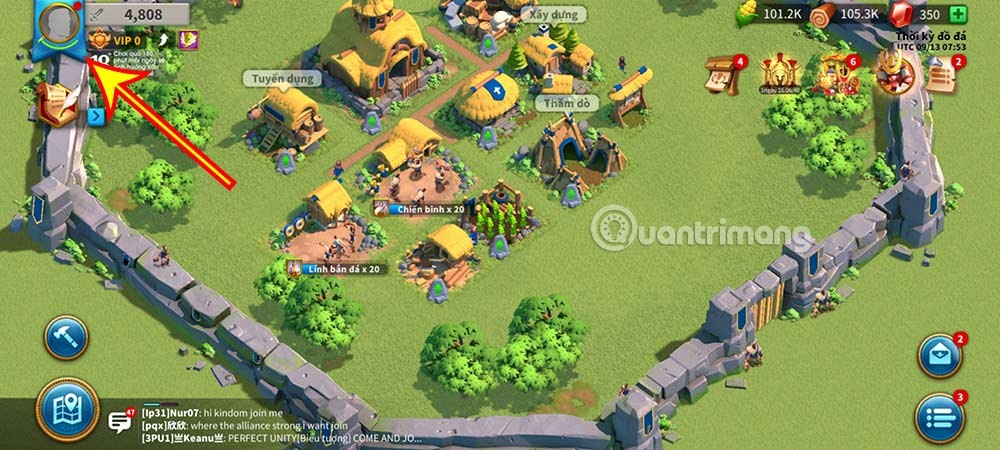Tap the 'Thăm dò' scout label
This screenshot has width=1000, height=450.
565,102
